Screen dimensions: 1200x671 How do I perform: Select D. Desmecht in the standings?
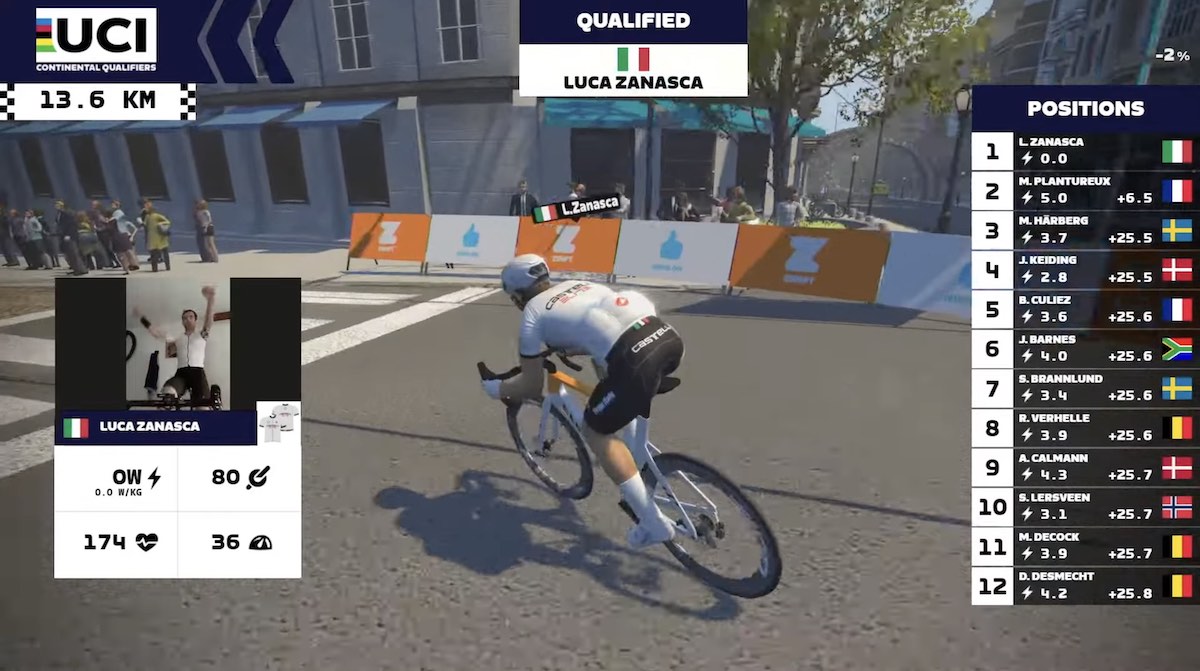(1084, 585)
